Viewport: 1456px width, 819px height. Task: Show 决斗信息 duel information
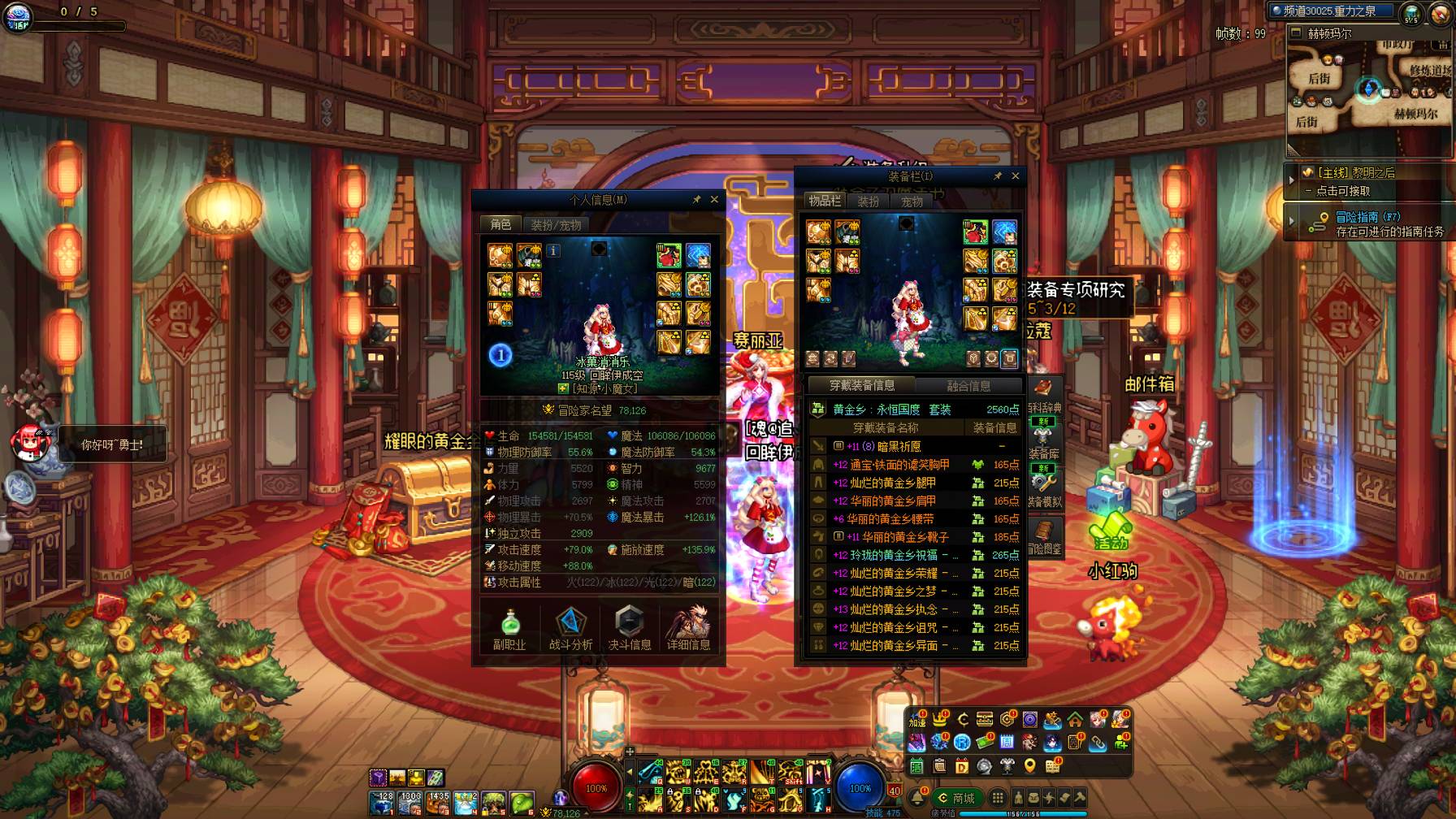pos(630,629)
